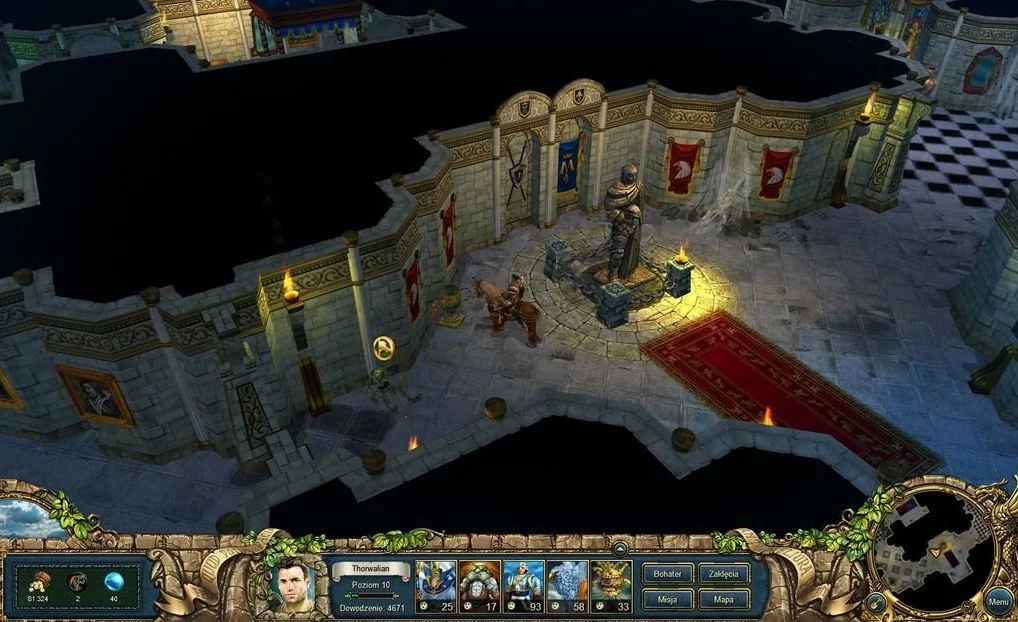Open the game Menu button

point(997,601)
